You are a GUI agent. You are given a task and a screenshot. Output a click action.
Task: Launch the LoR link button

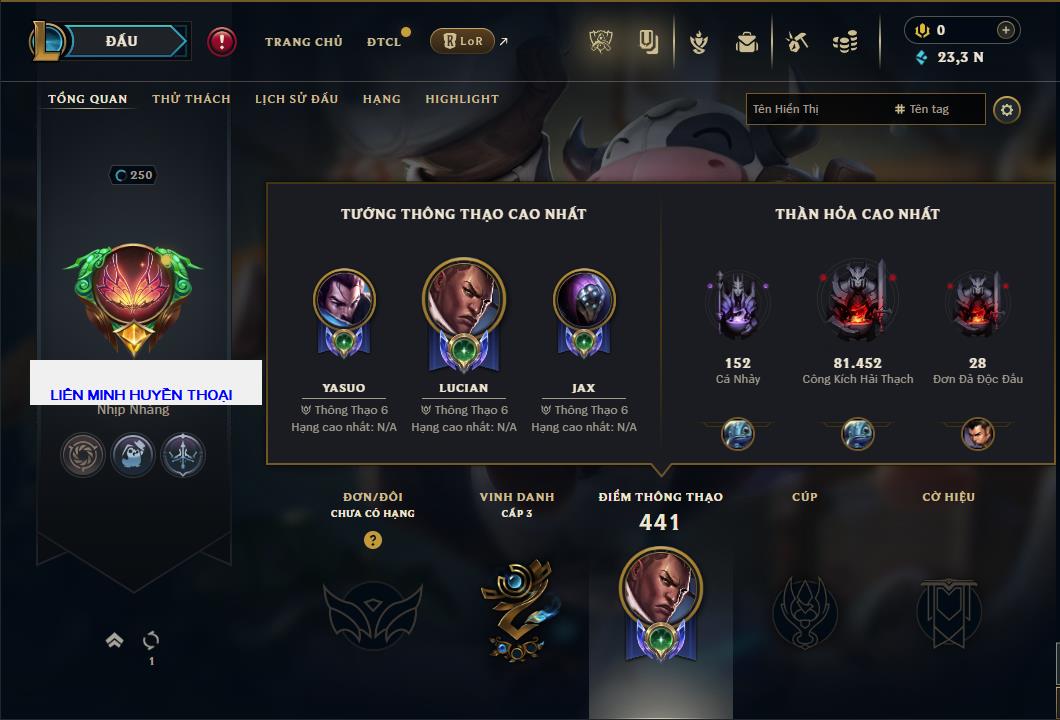pyautogui.click(x=462, y=42)
